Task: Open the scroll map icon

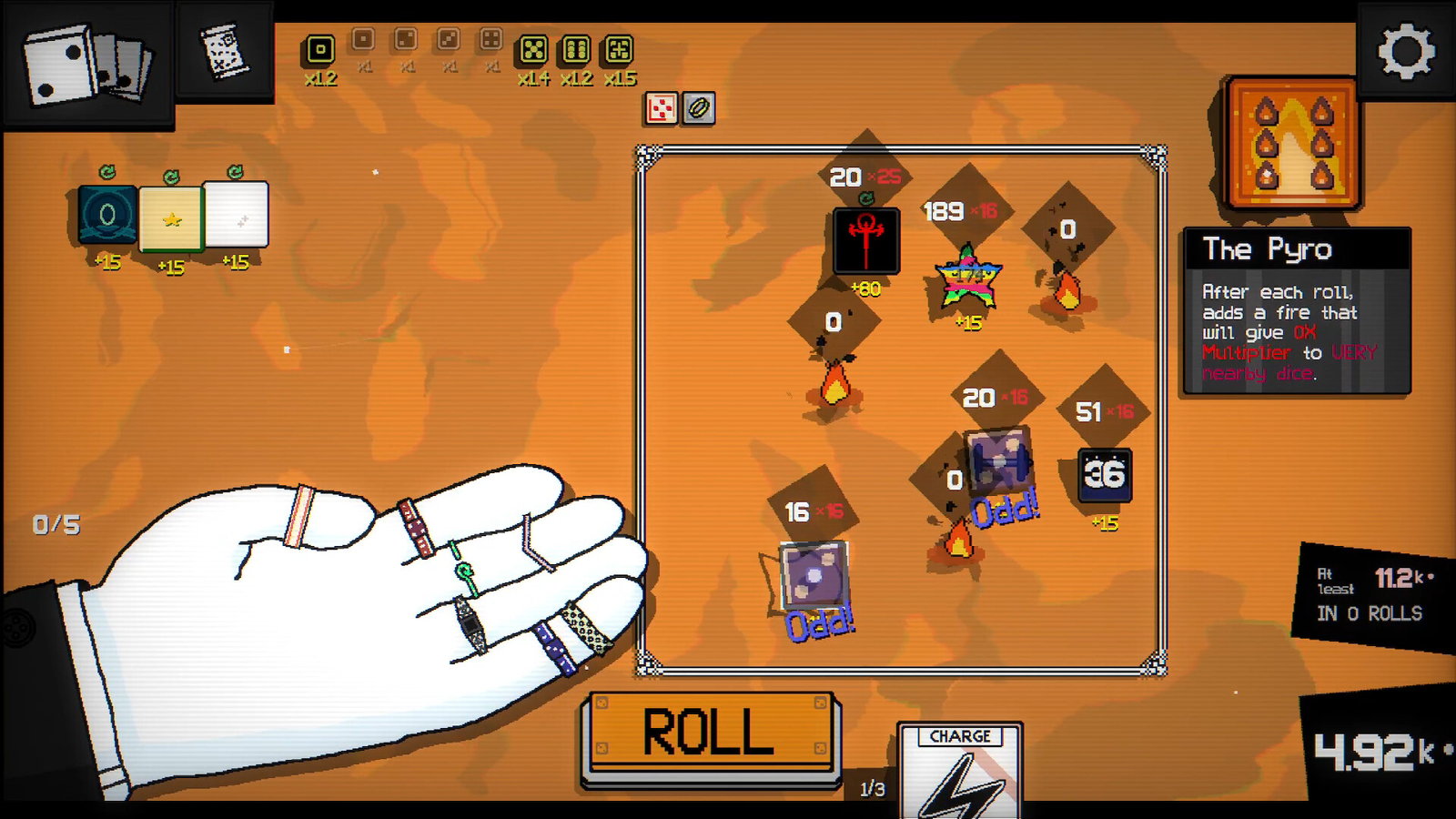Action: [x=224, y=51]
